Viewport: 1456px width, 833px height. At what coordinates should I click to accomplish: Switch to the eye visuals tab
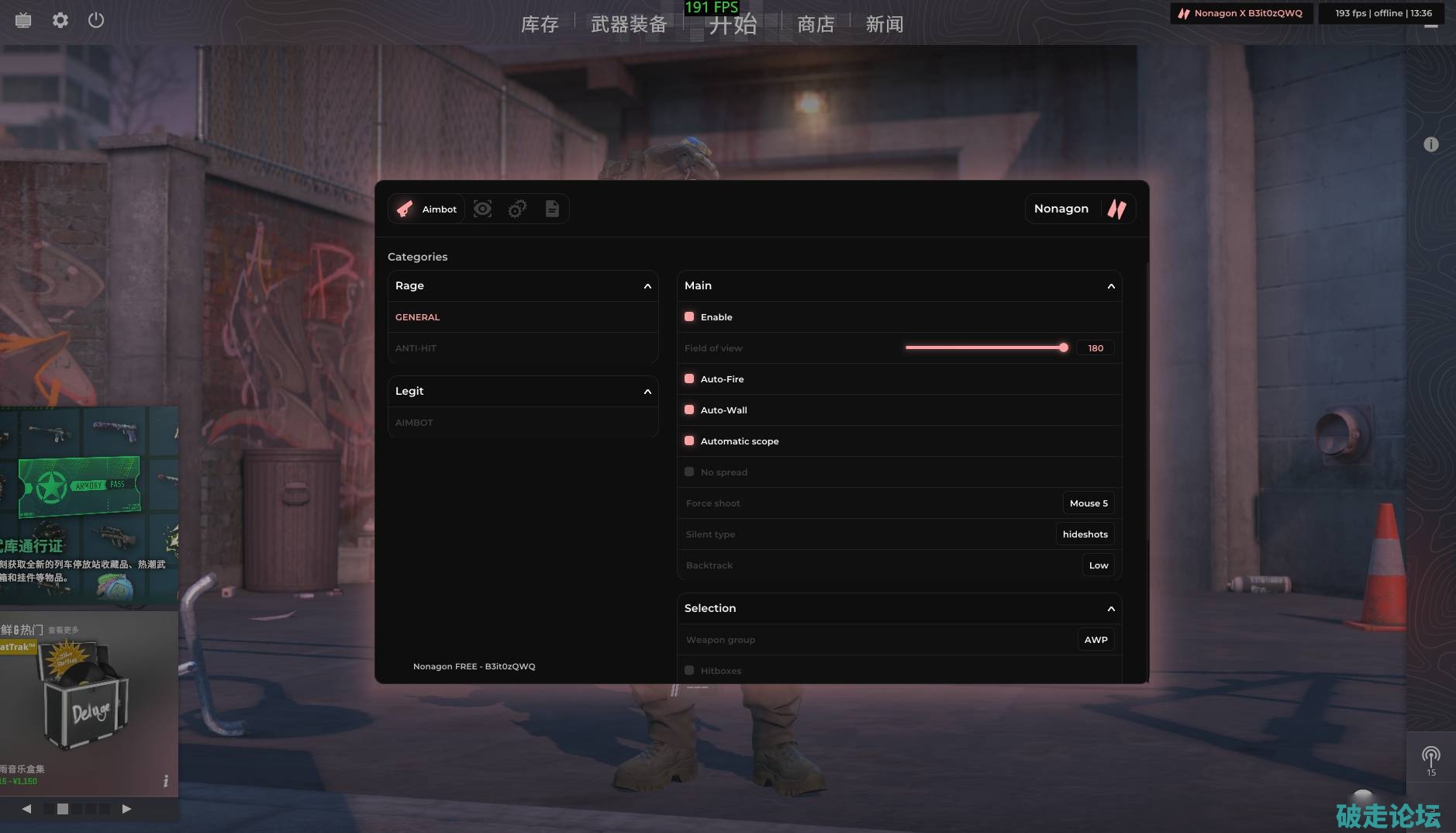tap(482, 209)
